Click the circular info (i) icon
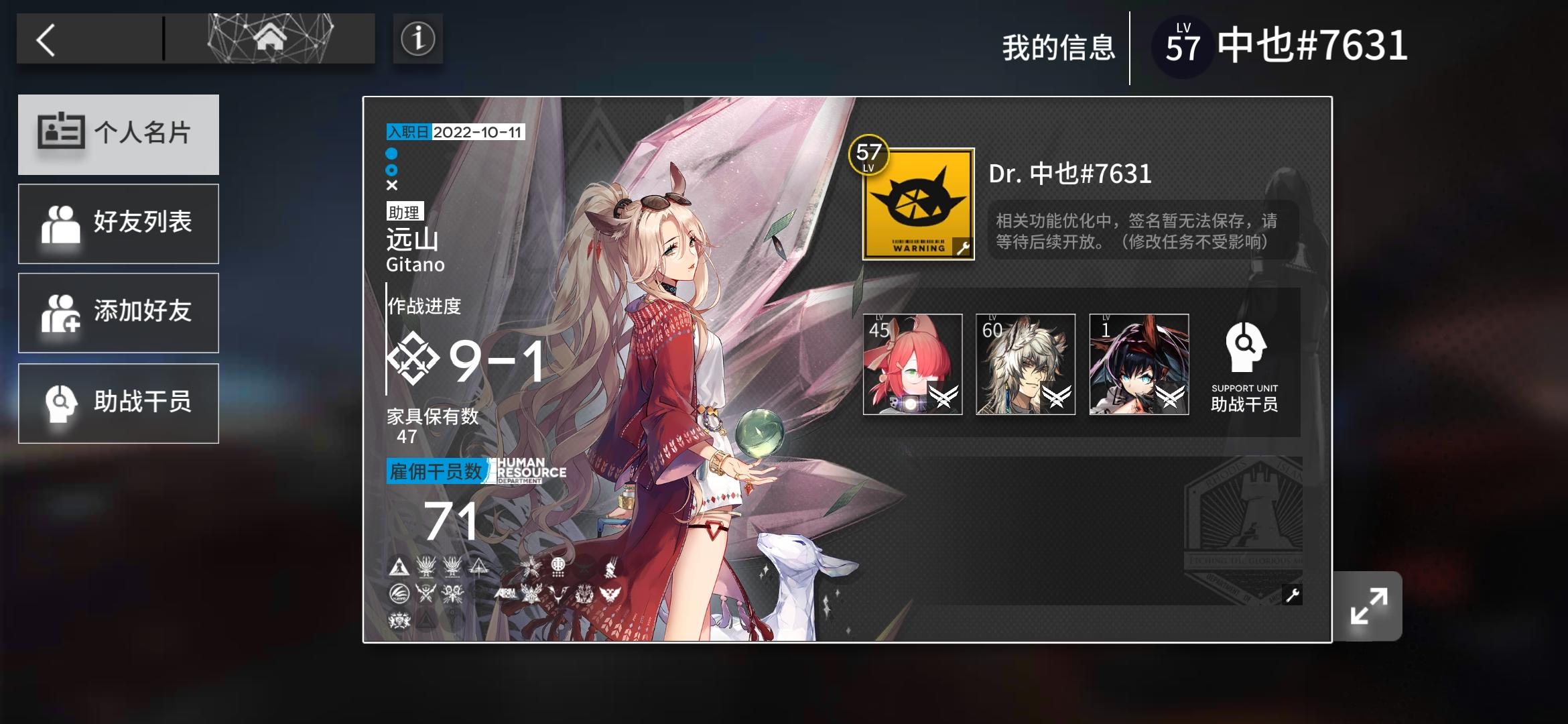Image resolution: width=1568 pixels, height=724 pixels. click(417, 39)
